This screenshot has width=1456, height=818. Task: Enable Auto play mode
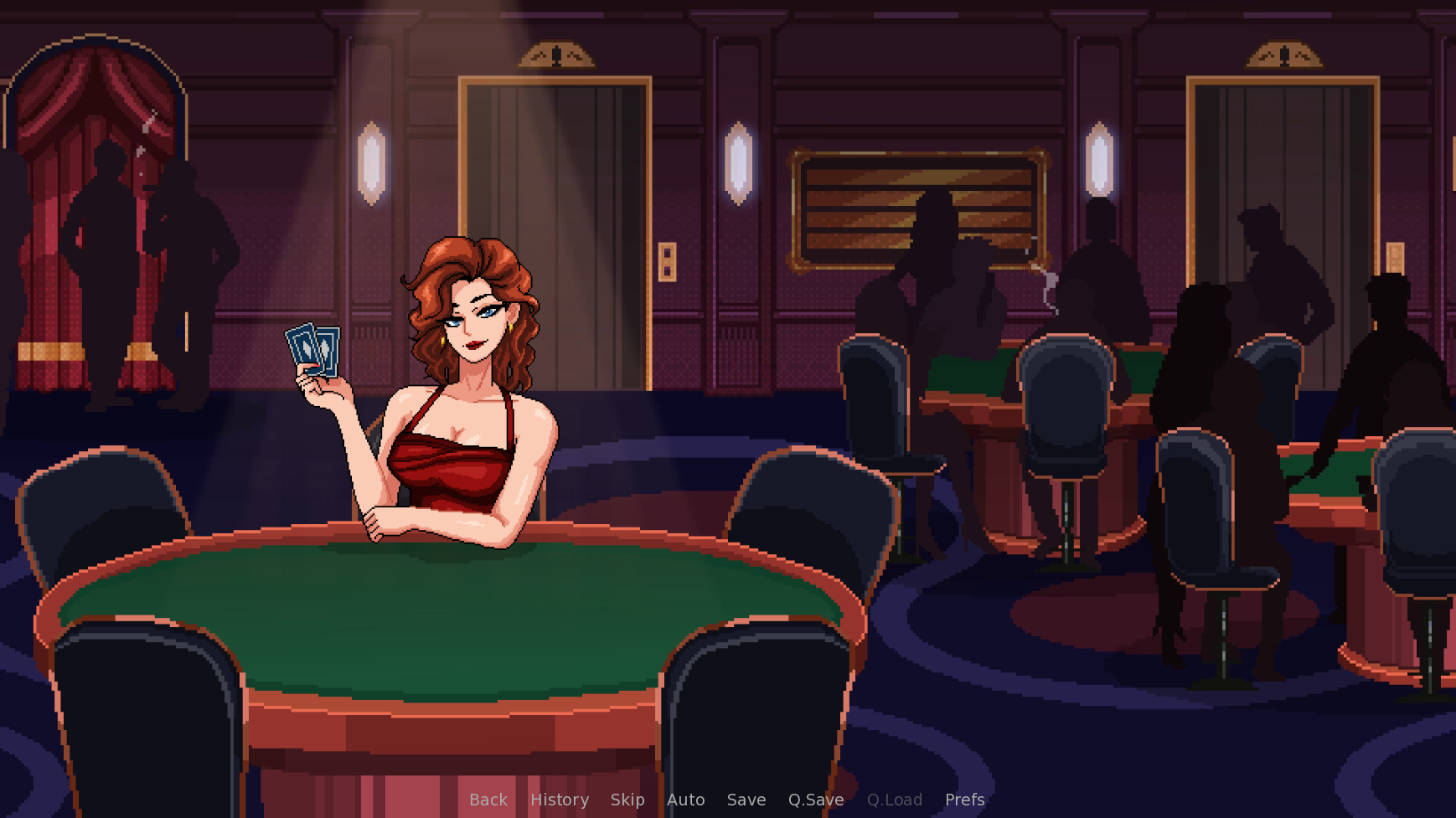pos(686,800)
